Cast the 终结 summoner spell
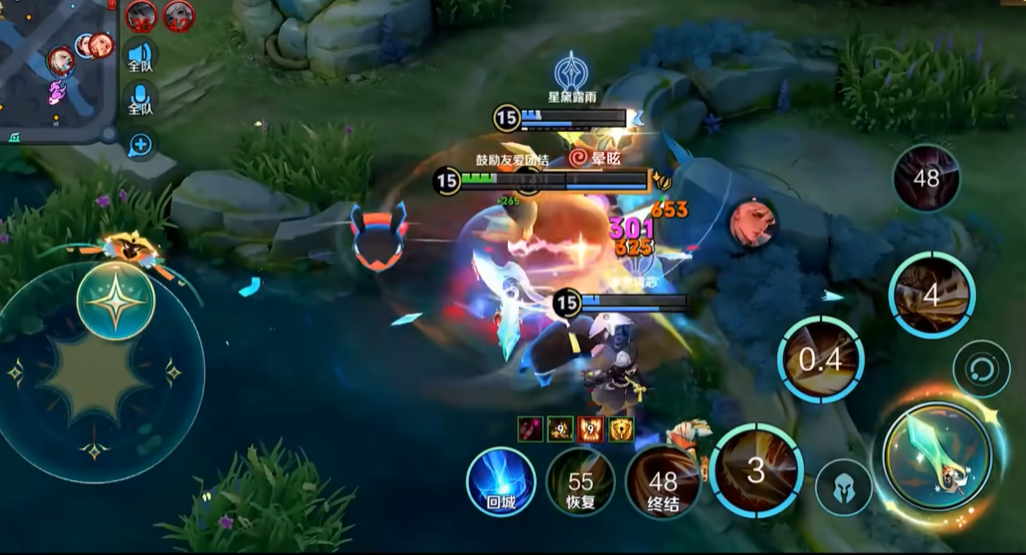 663,482
